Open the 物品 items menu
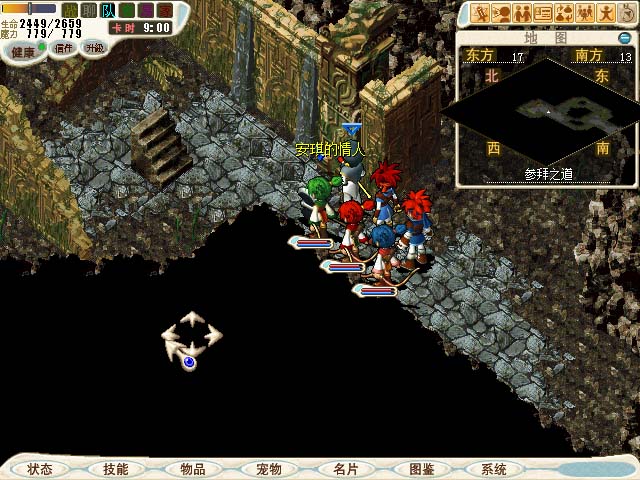The image size is (640, 480). [x=193, y=468]
